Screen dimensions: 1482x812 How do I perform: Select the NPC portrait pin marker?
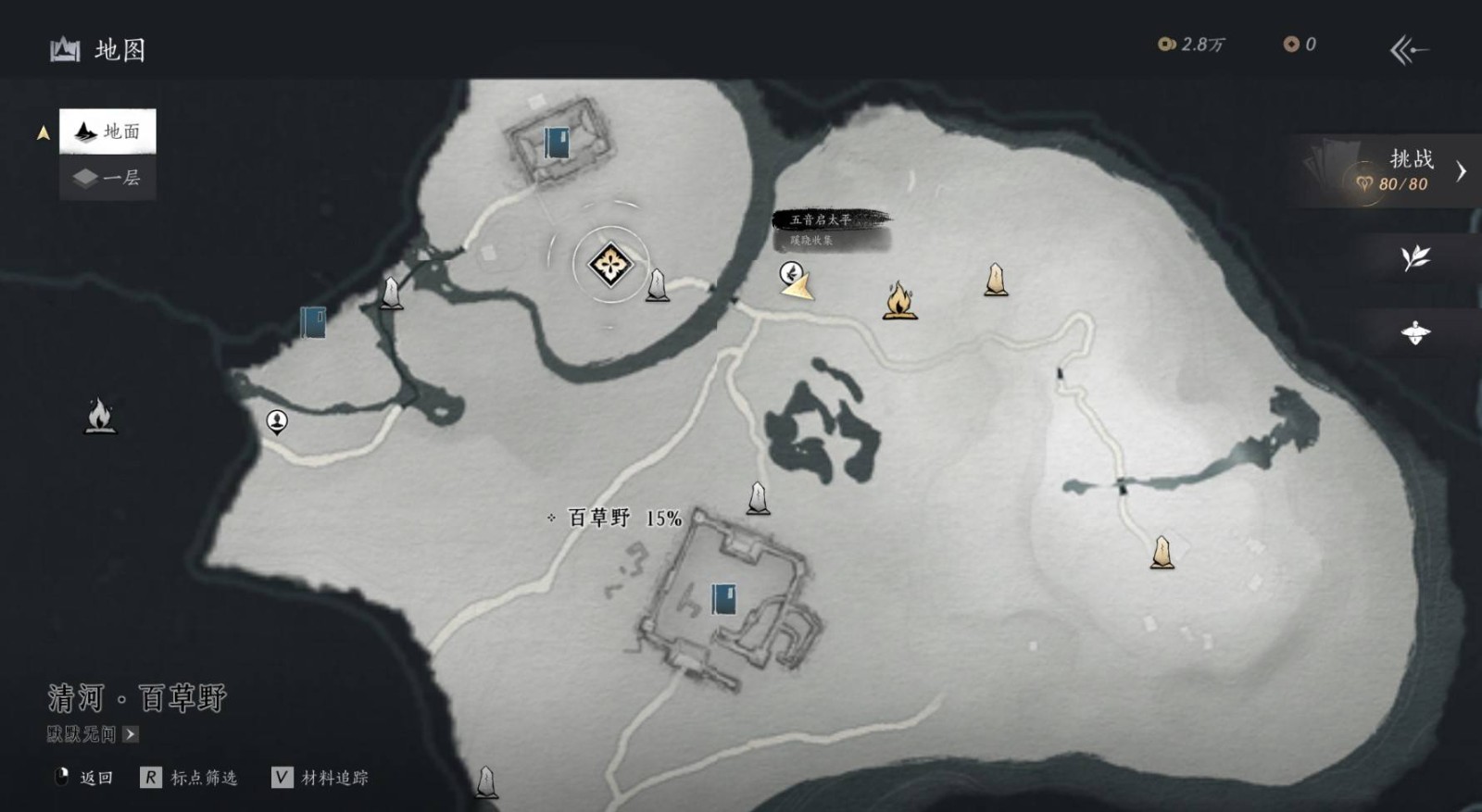277,422
